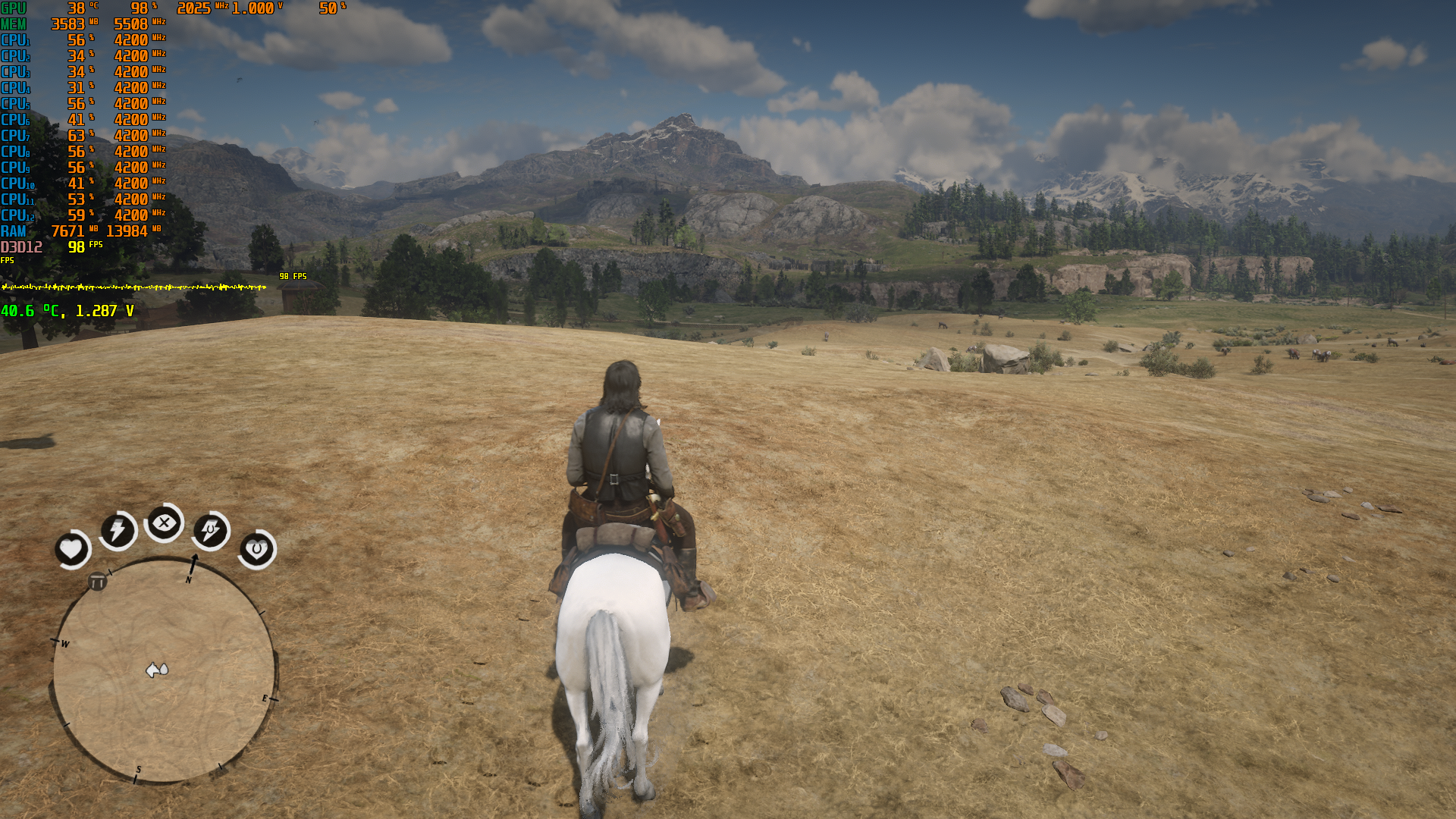Click the heart health core icon

click(x=71, y=548)
